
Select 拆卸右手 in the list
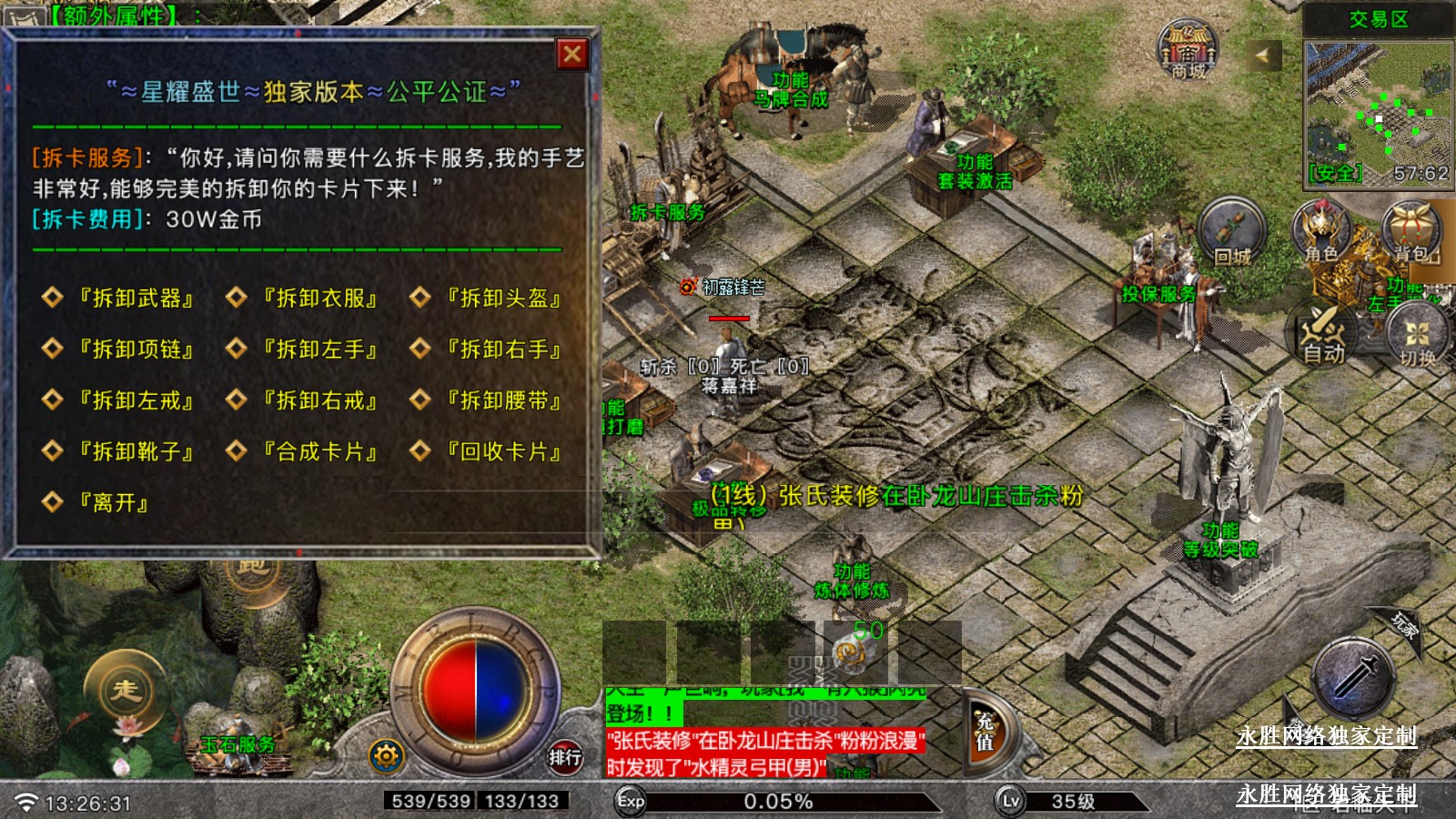pos(503,349)
